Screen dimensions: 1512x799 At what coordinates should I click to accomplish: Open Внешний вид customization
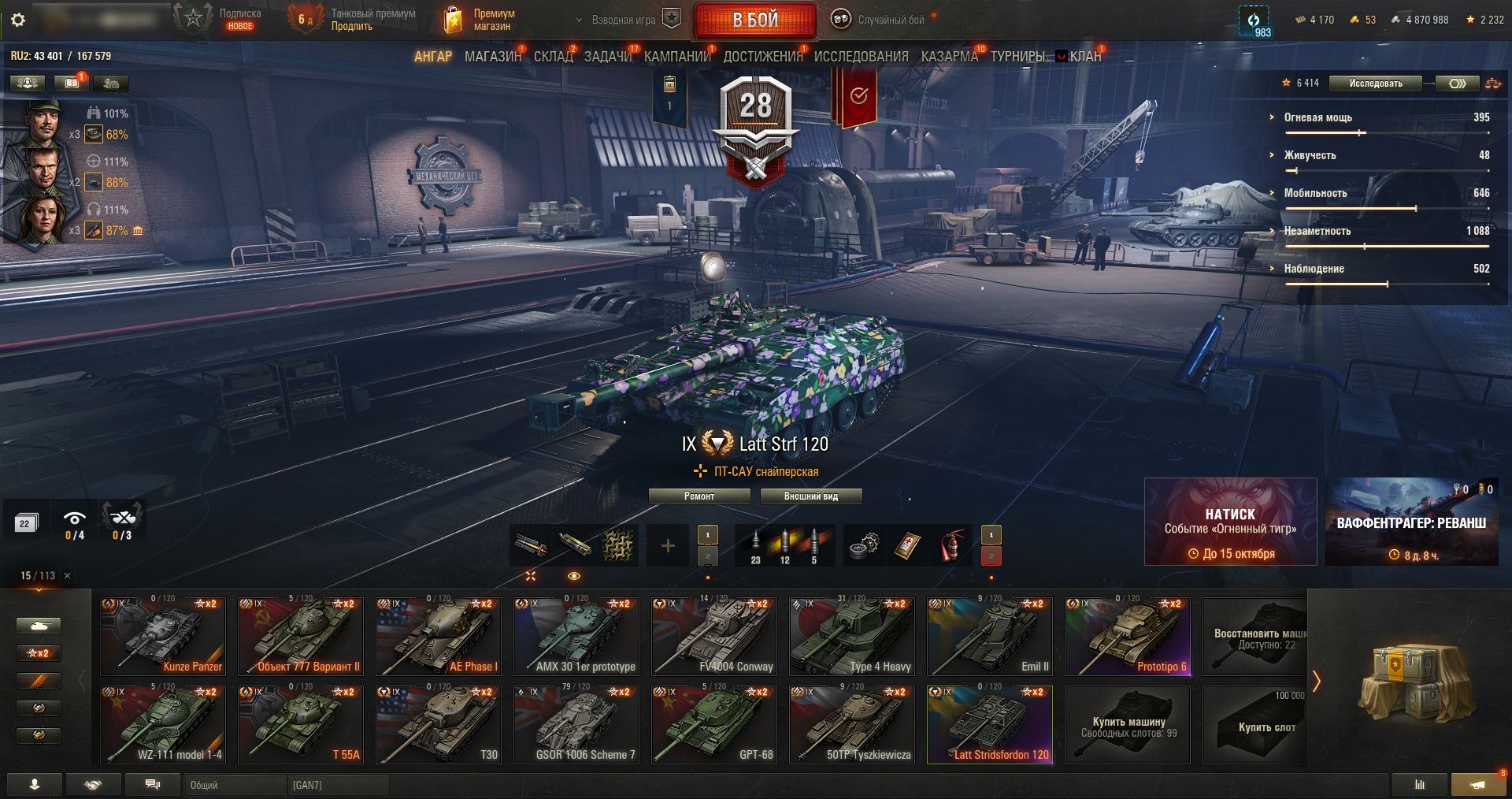(x=810, y=496)
